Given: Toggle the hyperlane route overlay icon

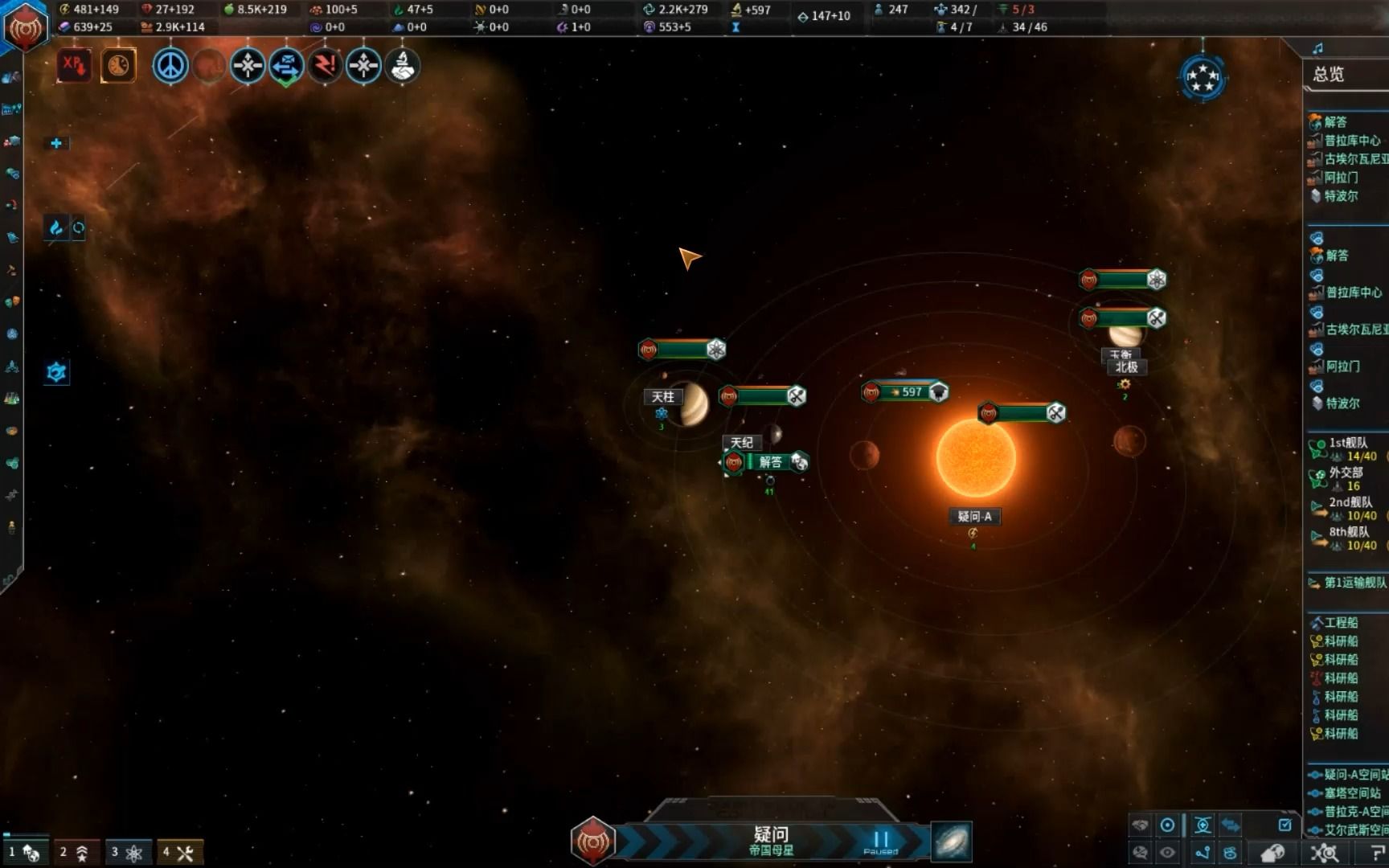Looking at the screenshot, I should click(x=1204, y=850).
